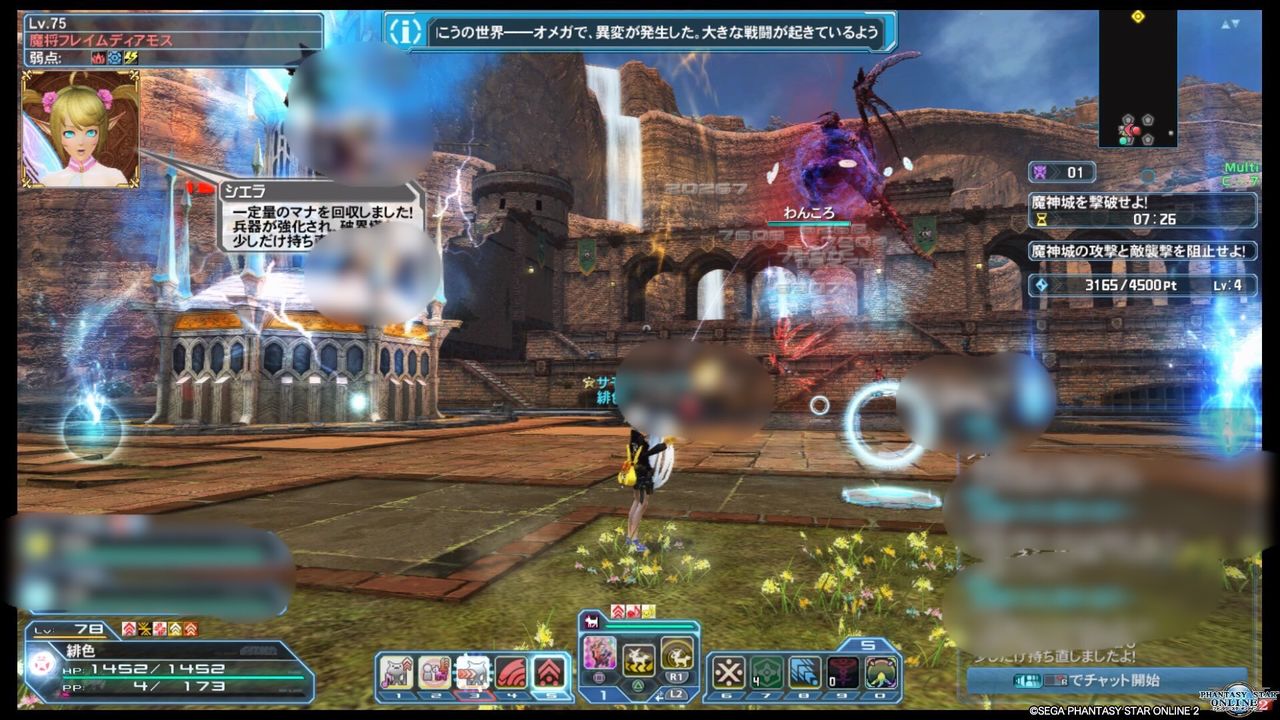Click the 3165/4500 Pt progress bar
Screen dimensions: 1280x720
[x=1130, y=286]
